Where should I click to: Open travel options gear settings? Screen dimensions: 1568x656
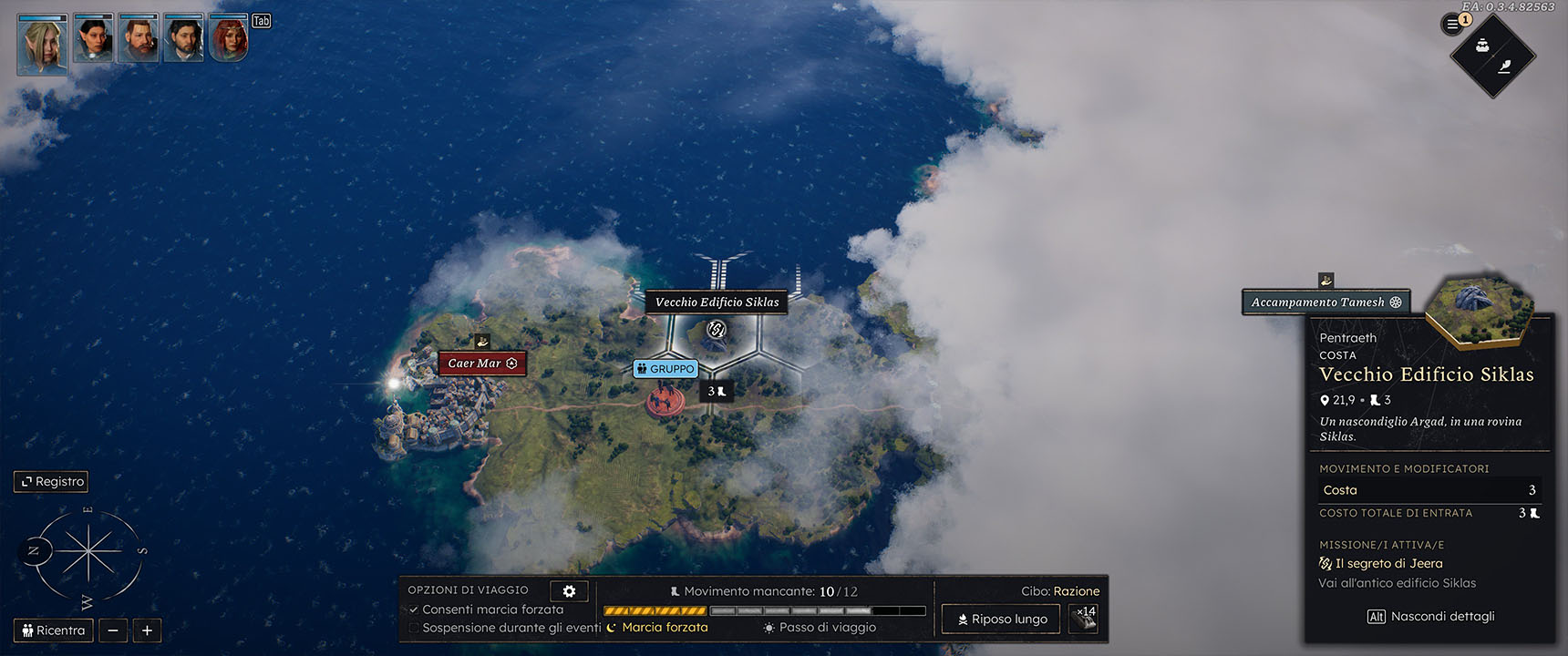pos(569,590)
